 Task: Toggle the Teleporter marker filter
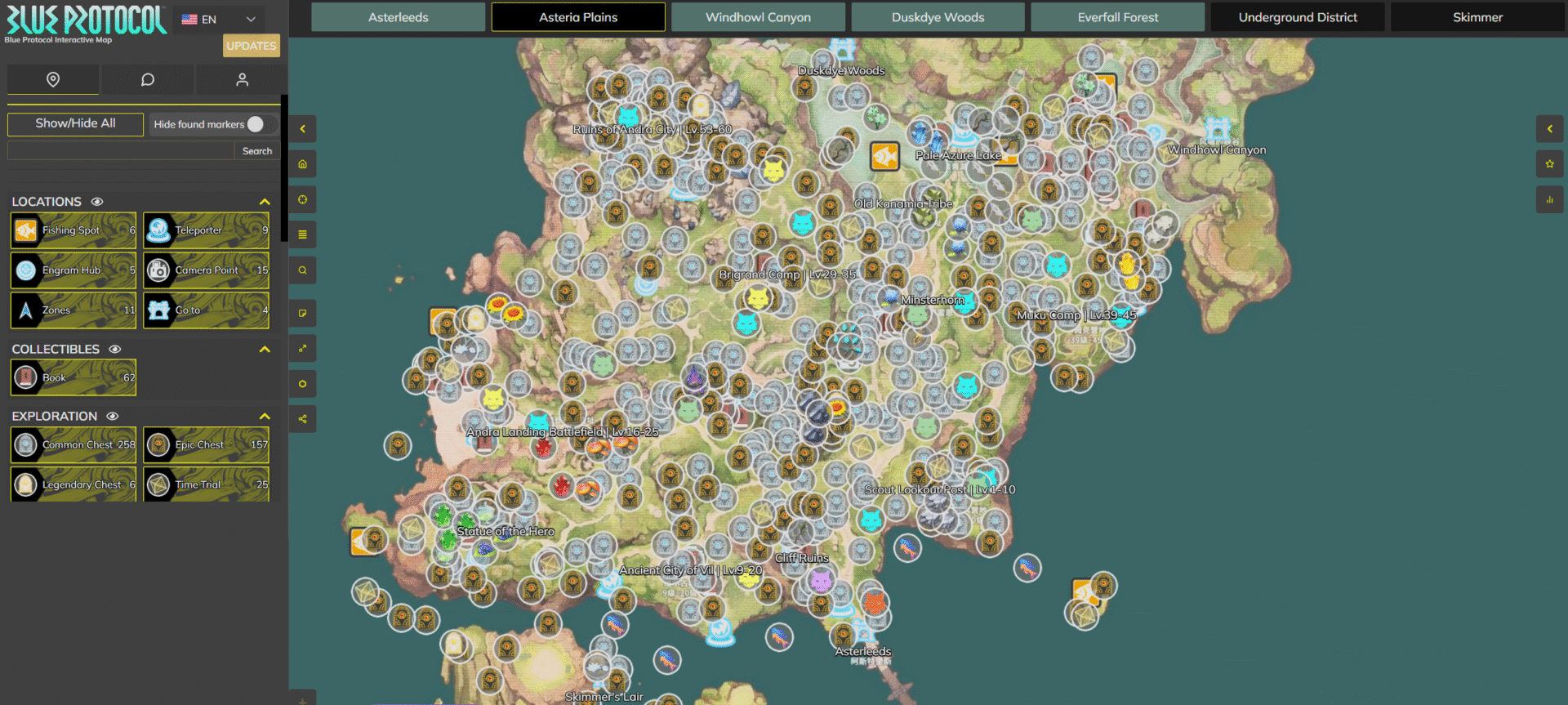click(x=205, y=230)
